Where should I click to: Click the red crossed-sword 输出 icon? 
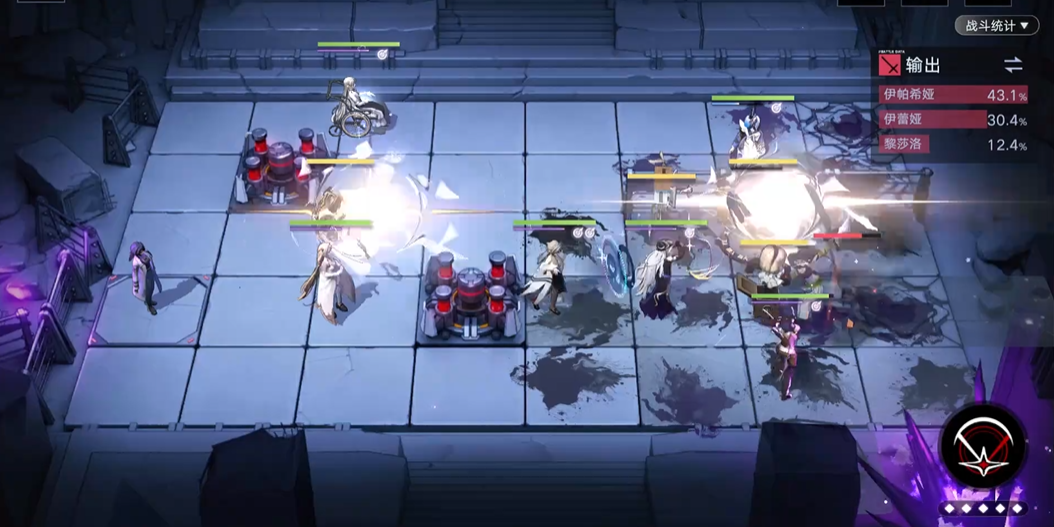coord(889,66)
